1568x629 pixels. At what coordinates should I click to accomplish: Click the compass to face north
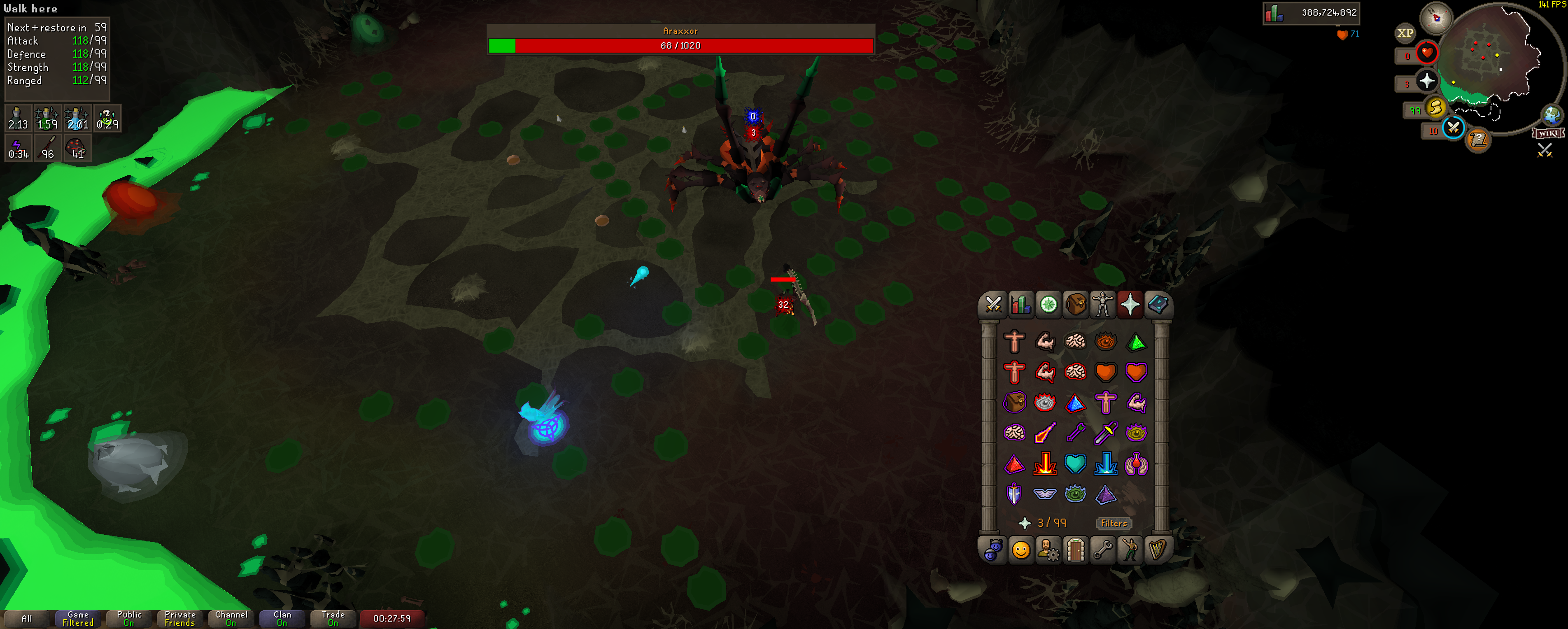[x=1436, y=17]
